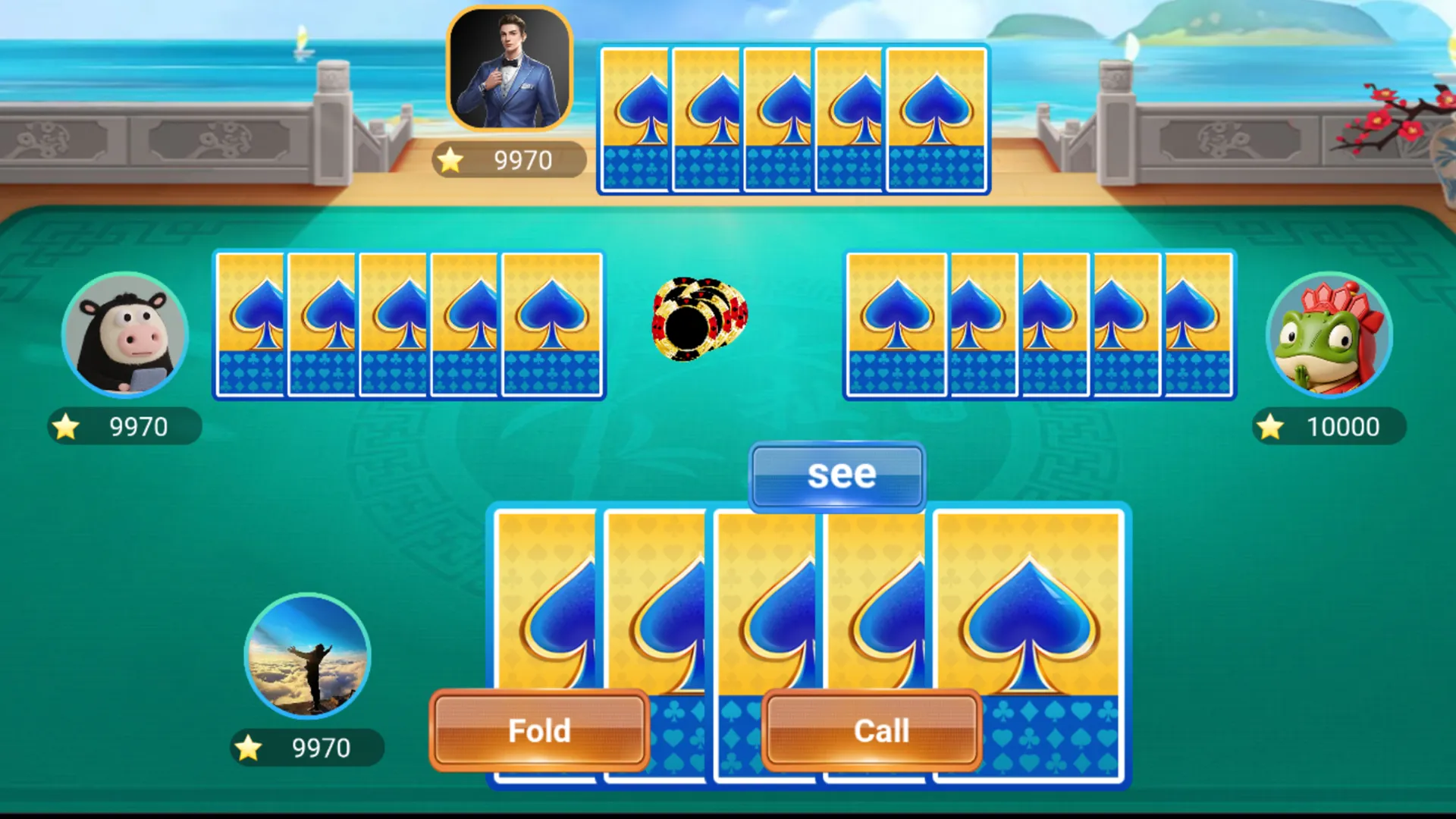
Task: Fold the current hand
Action: coord(539,730)
